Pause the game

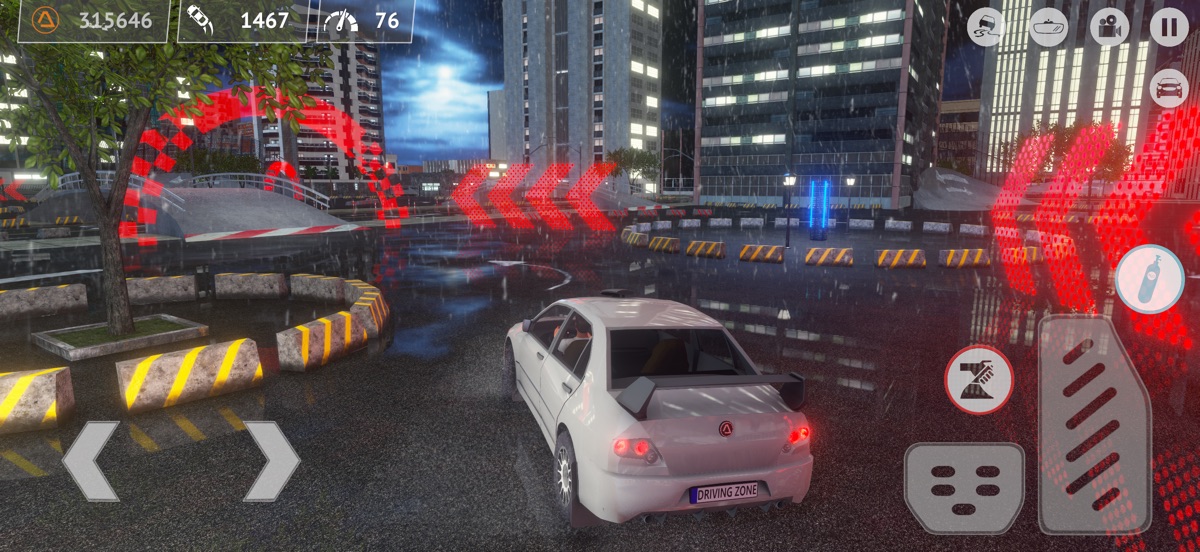pyautogui.click(x=1169, y=27)
